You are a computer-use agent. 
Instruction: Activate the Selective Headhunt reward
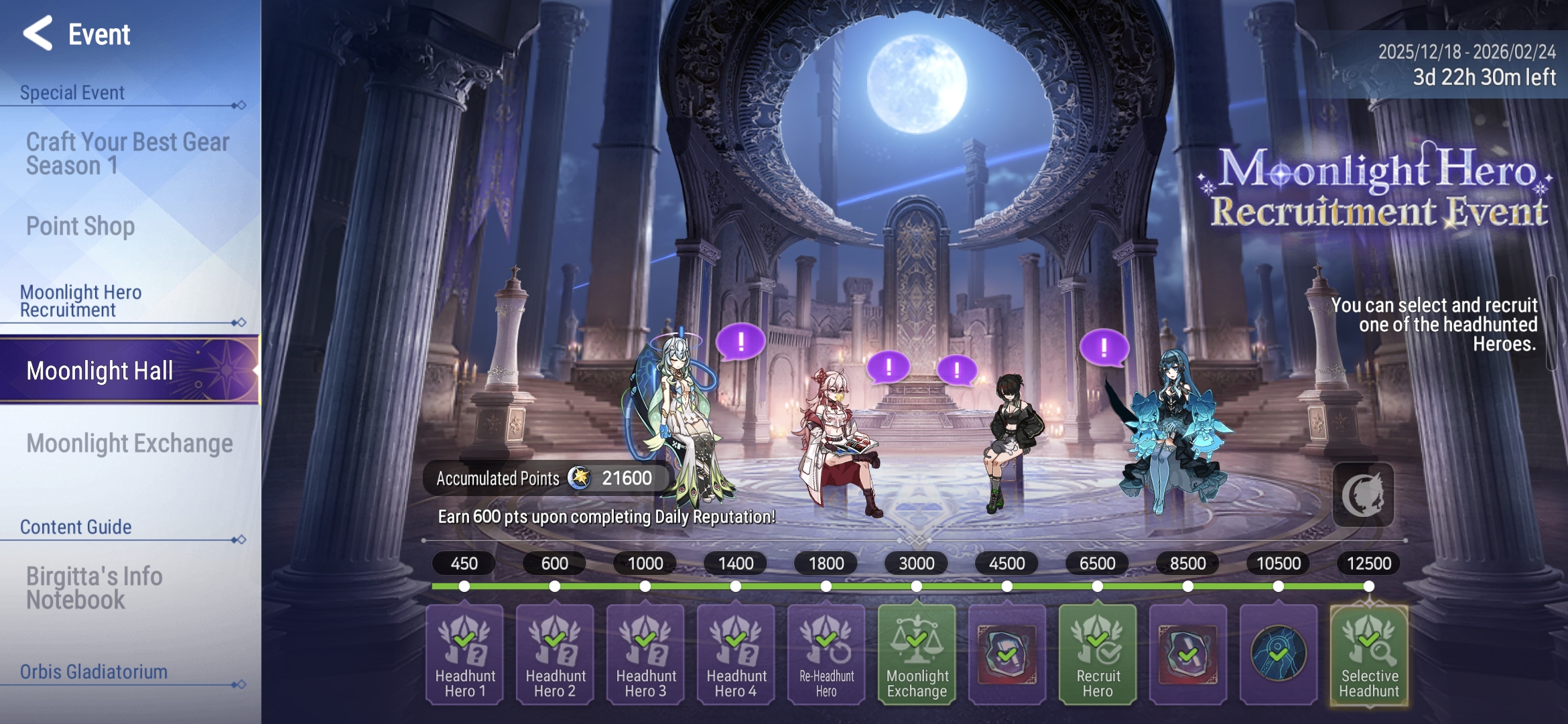[x=1369, y=655]
